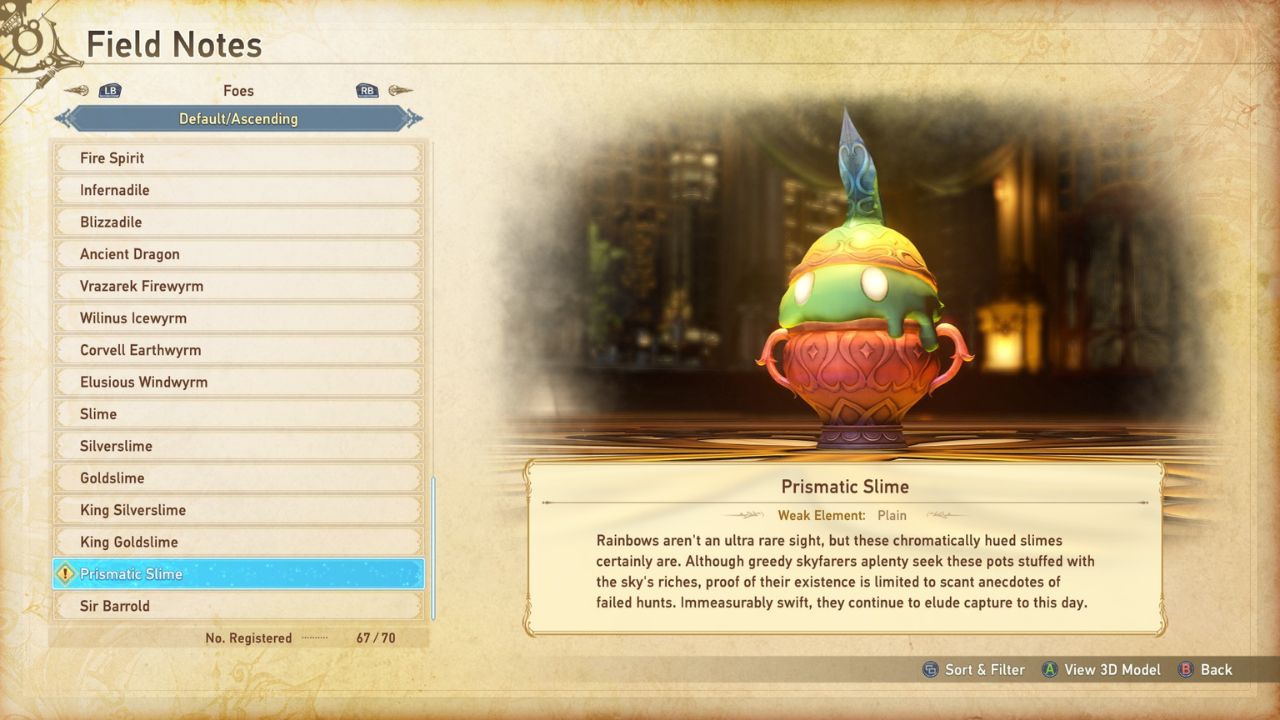Viewport: 1280px width, 720px height.
Task: Open the Default/Ascending sort selector
Action: (x=238, y=118)
